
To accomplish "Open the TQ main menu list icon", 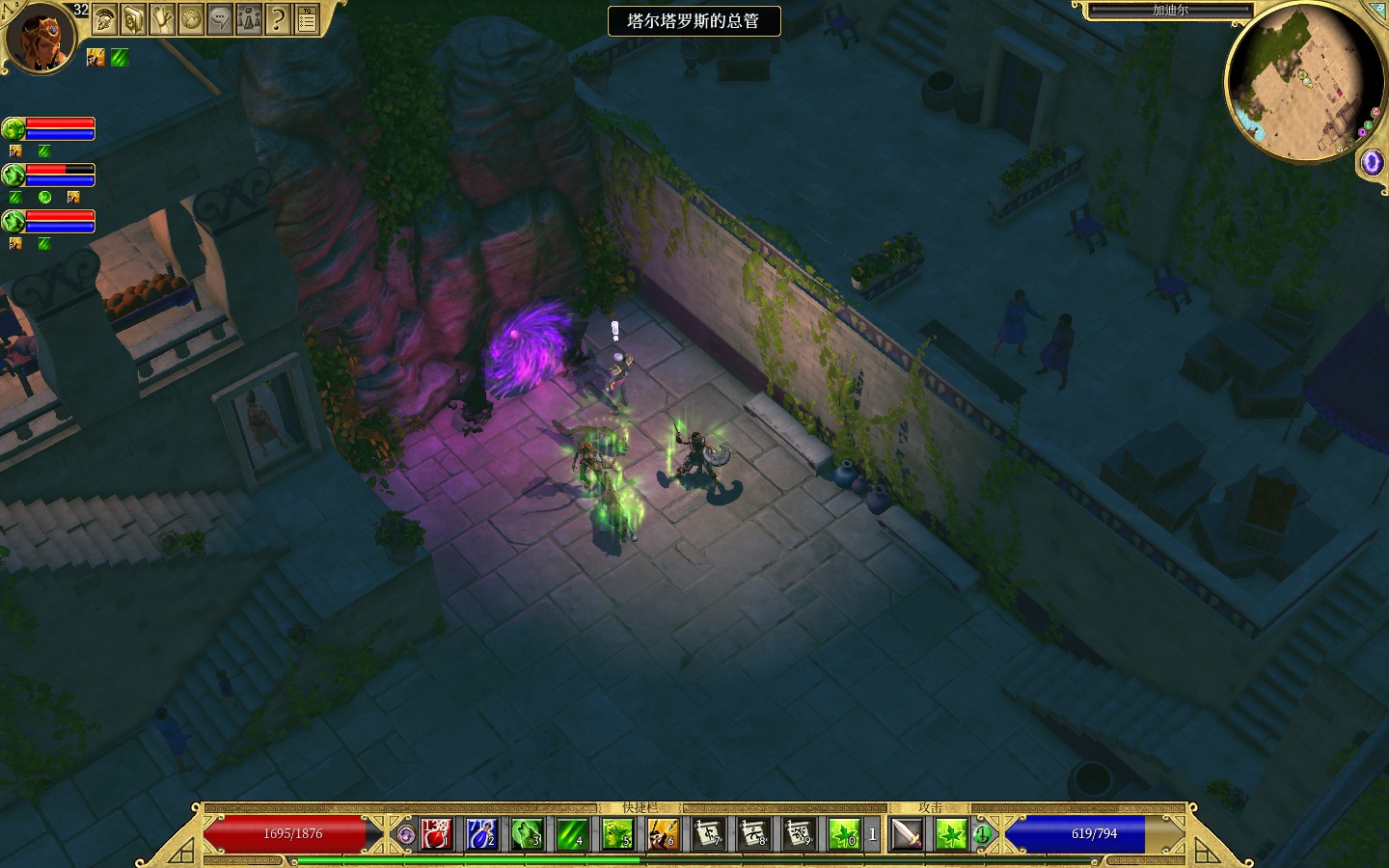I will tap(307, 18).
